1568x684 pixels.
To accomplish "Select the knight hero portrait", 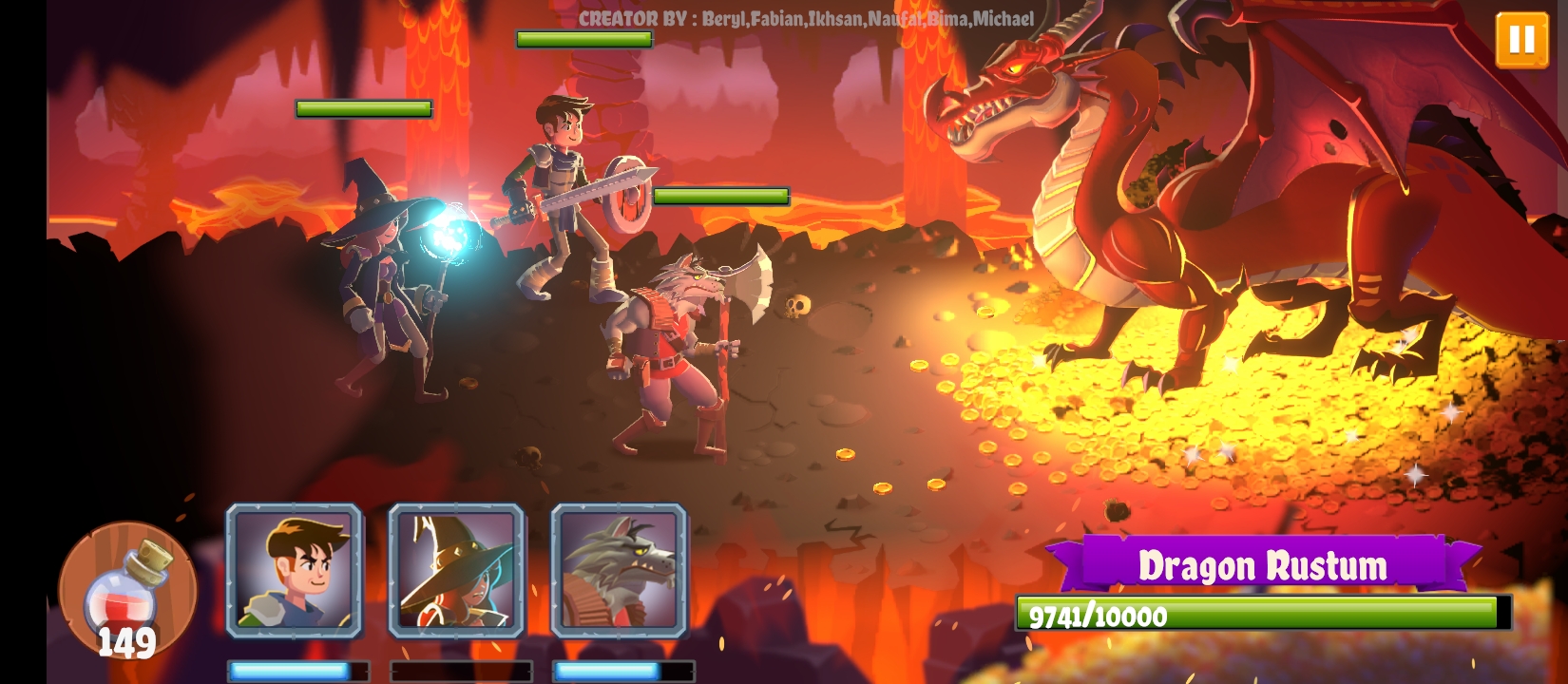I will point(294,570).
